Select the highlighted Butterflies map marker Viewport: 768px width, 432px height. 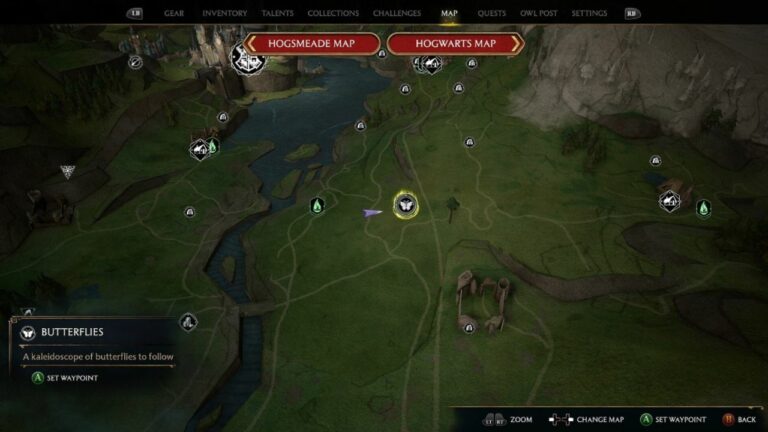[x=405, y=205]
